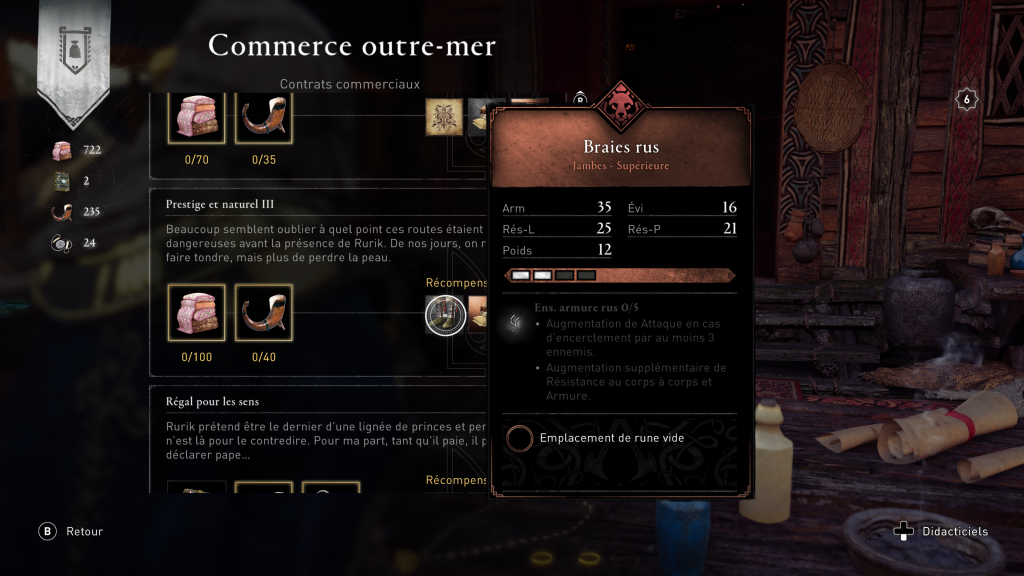Click the empty rune slot circle
Viewport: 1024px width, 576px height.
point(519,438)
